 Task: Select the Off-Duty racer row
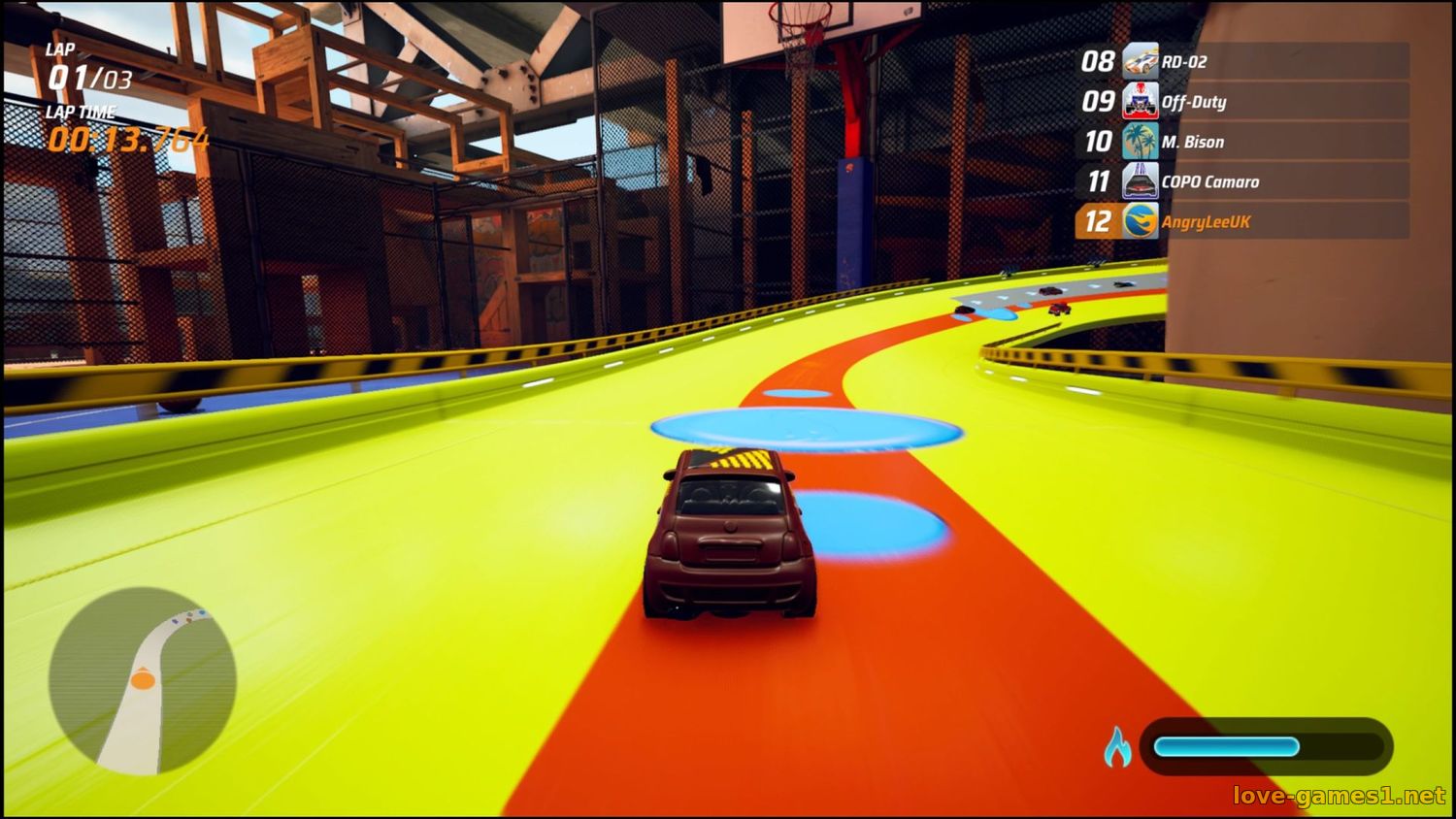(x=1242, y=102)
